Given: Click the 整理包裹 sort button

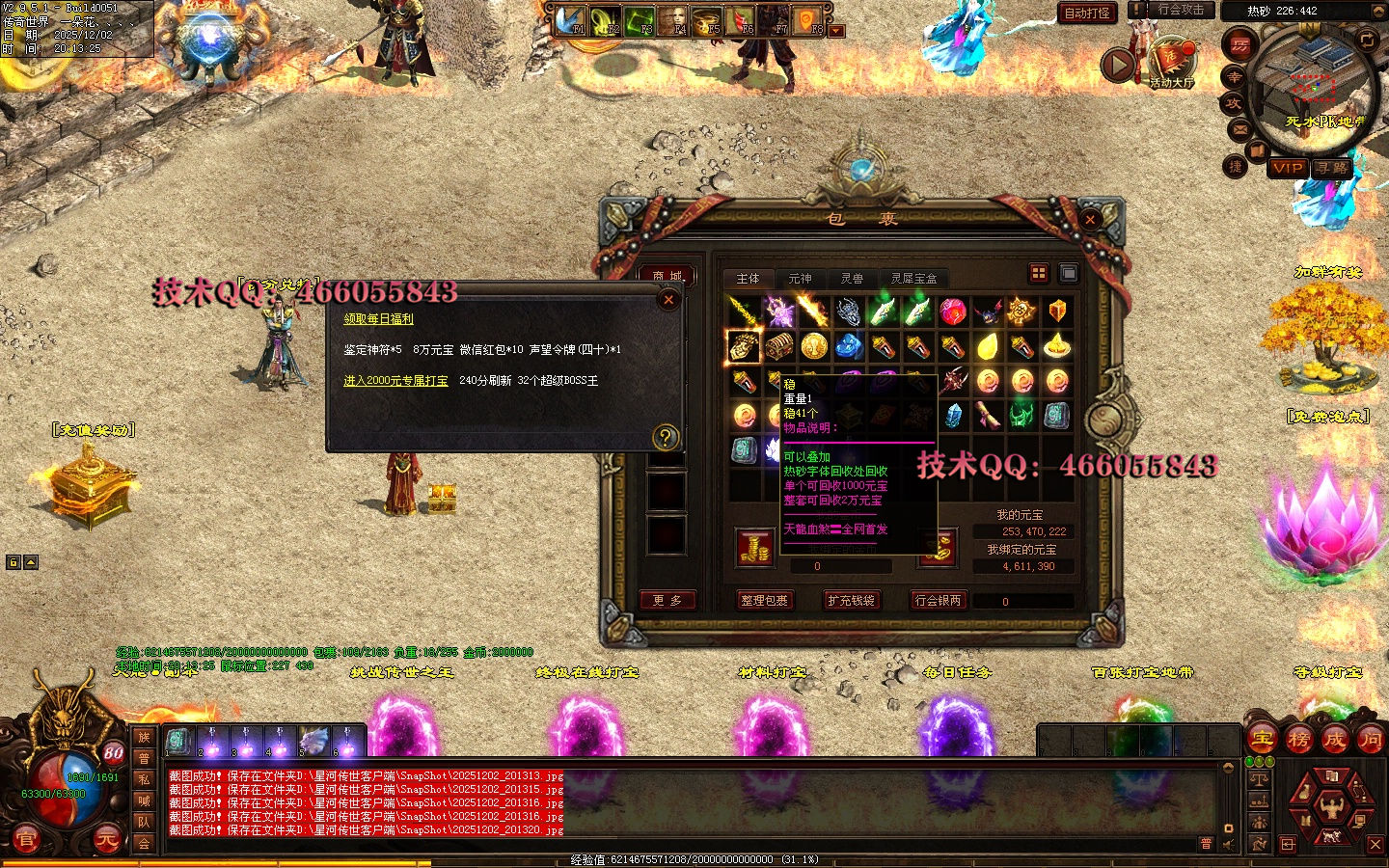Looking at the screenshot, I should pos(764,600).
